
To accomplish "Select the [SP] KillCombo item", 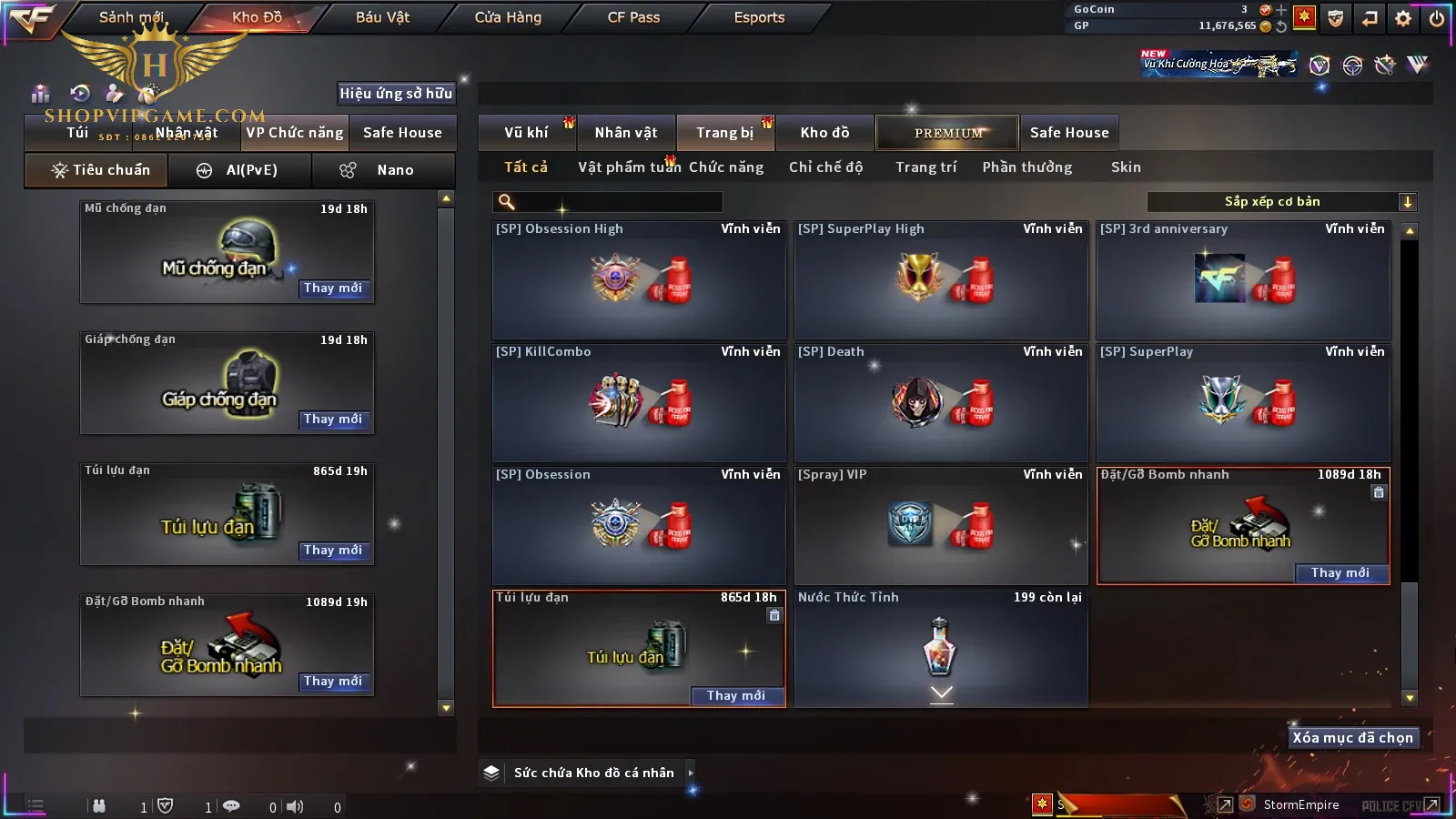I will point(639,402).
